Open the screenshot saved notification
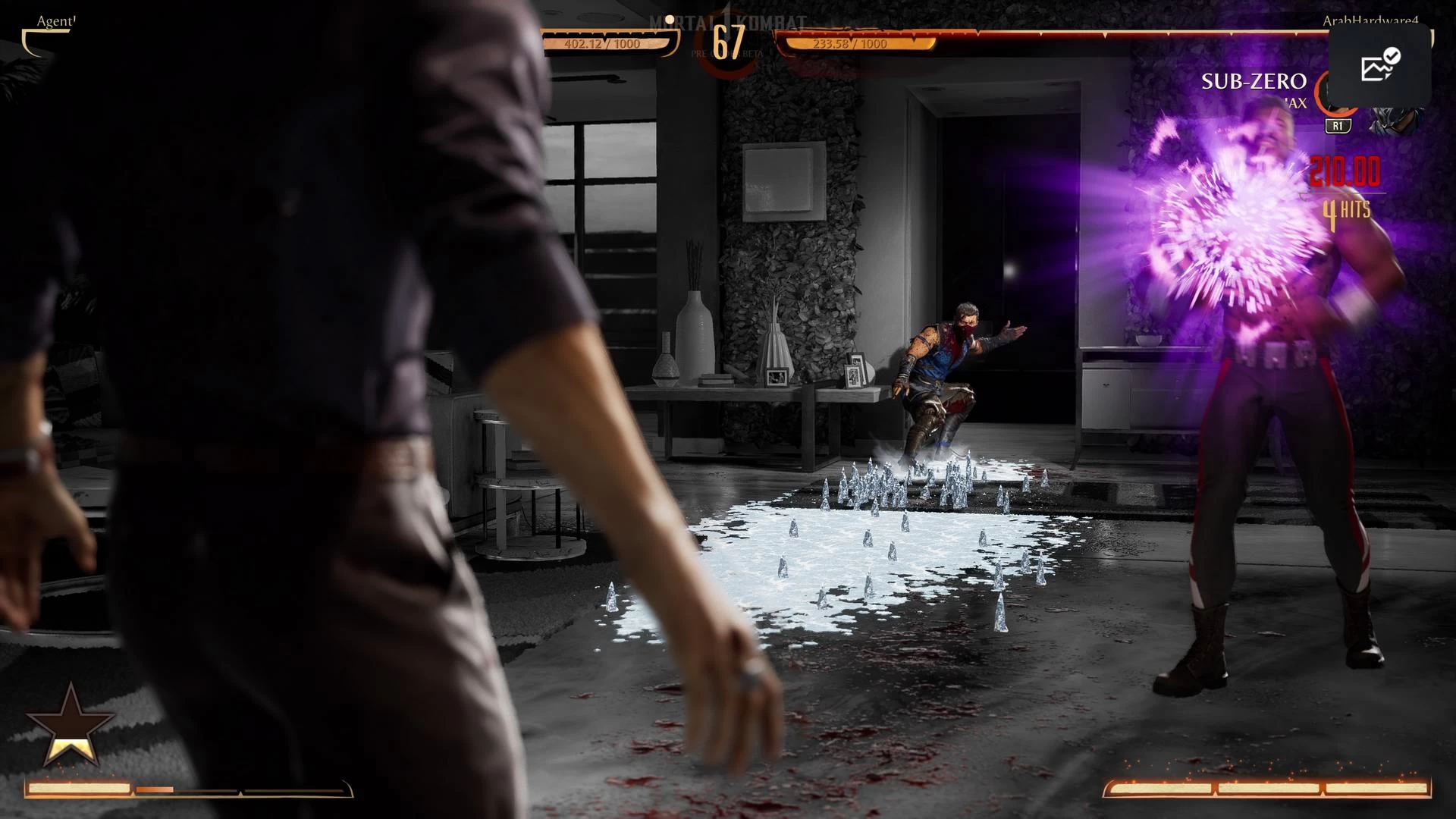This screenshot has height=819, width=1456. [x=1379, y=66]
